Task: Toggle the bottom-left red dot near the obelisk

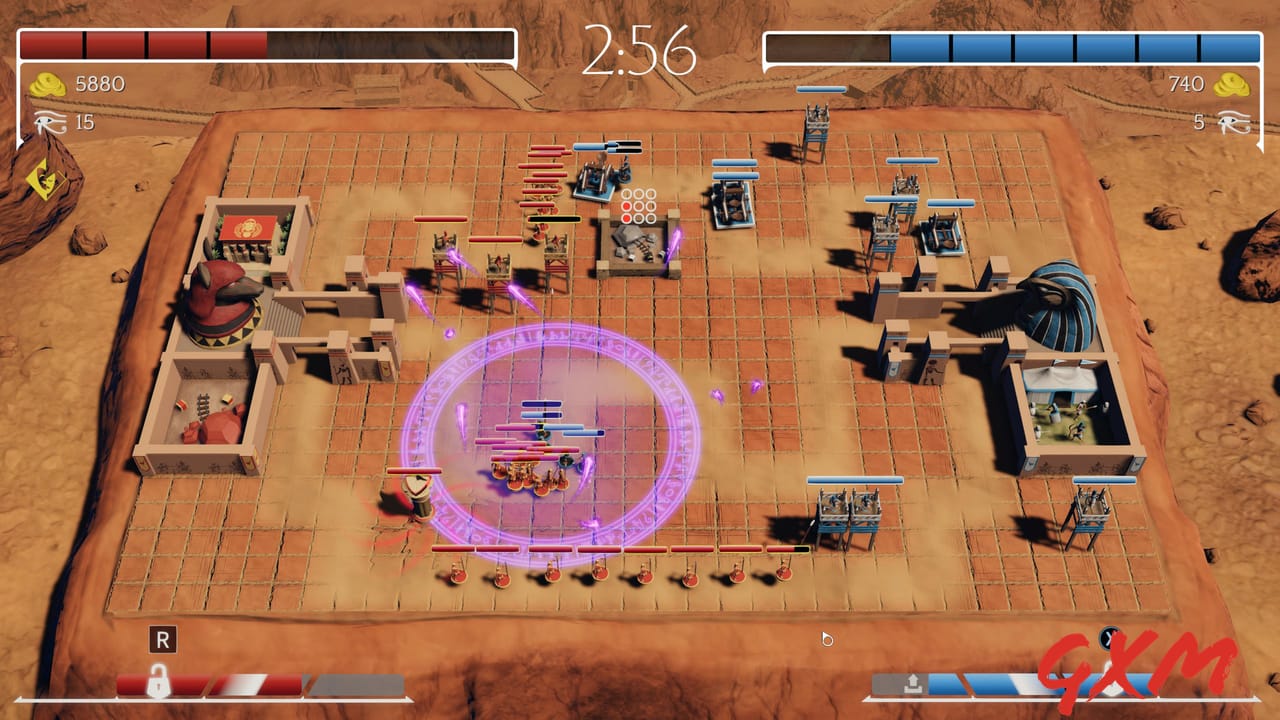Action: [627, 218]
